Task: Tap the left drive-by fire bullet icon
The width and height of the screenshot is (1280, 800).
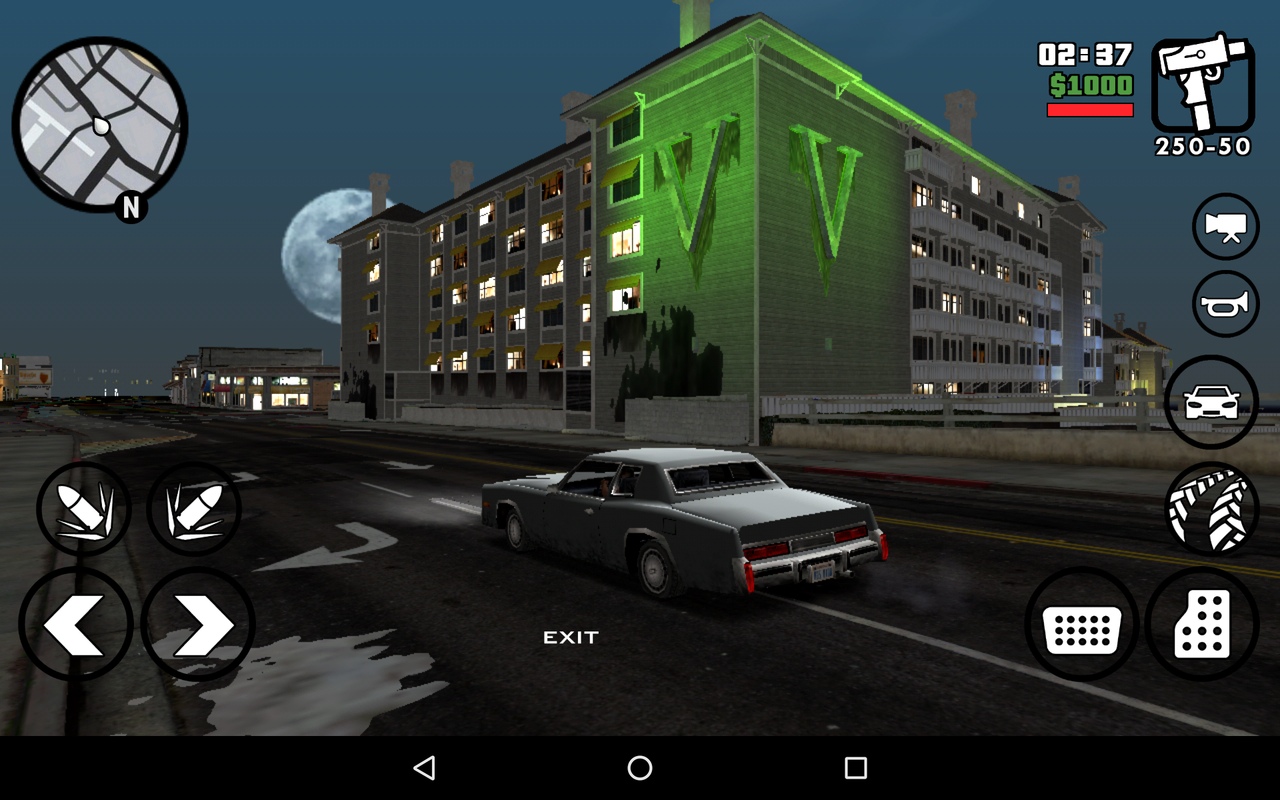Action: pyautogui.click(x=85, y=509)
